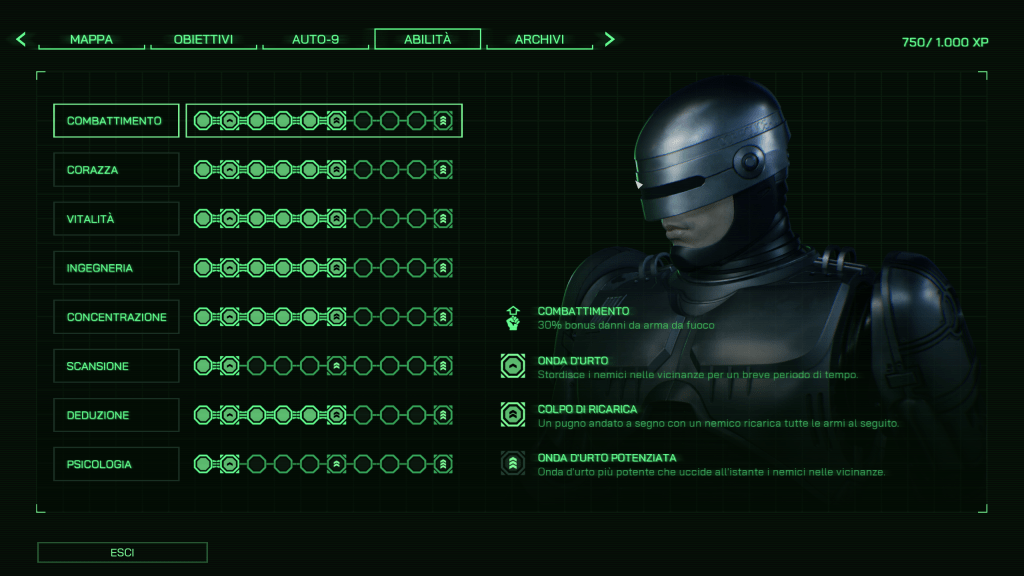Switch to the Mappa tab

coord(91,40)
